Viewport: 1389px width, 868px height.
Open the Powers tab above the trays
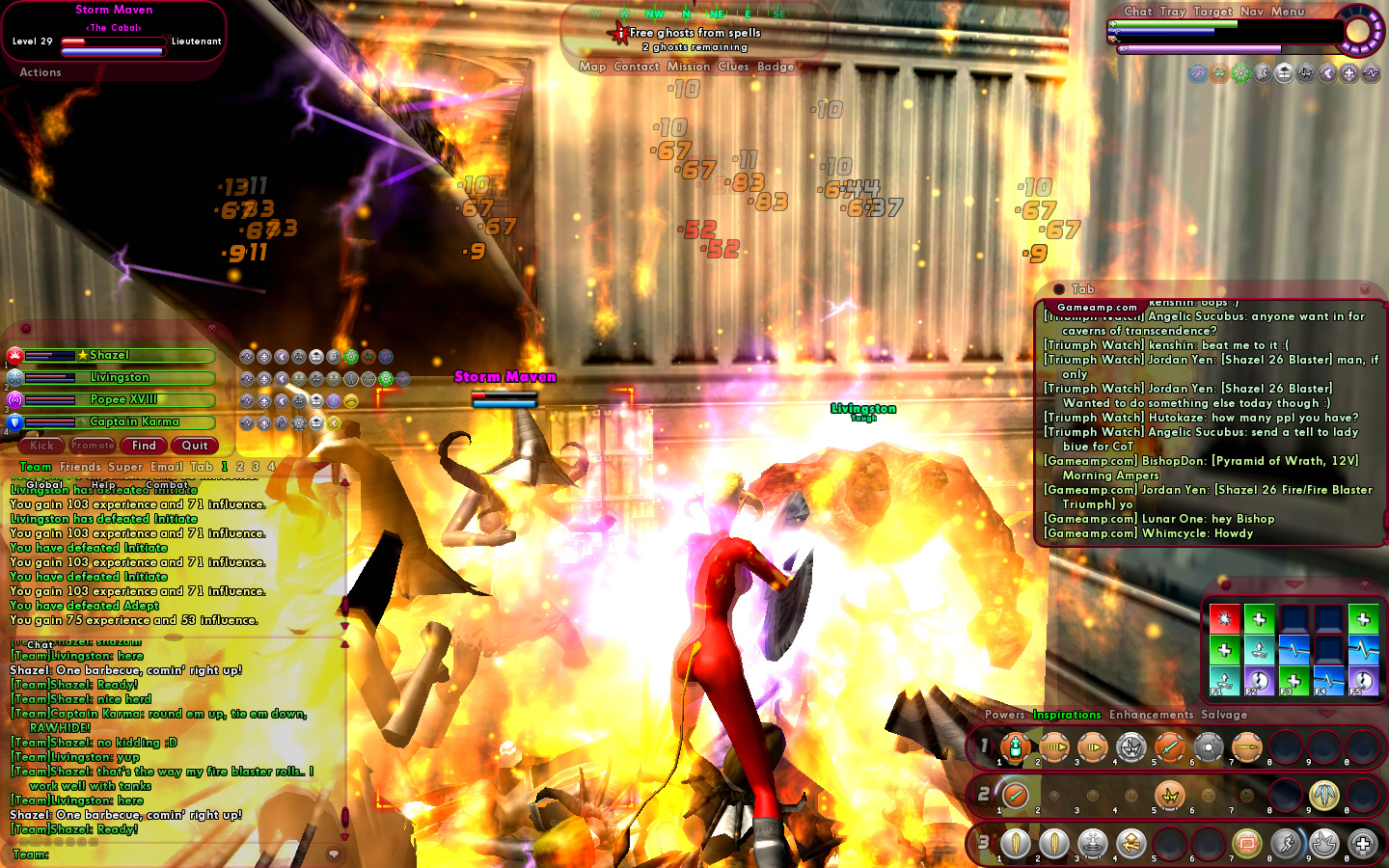(x=1005, y=715)
